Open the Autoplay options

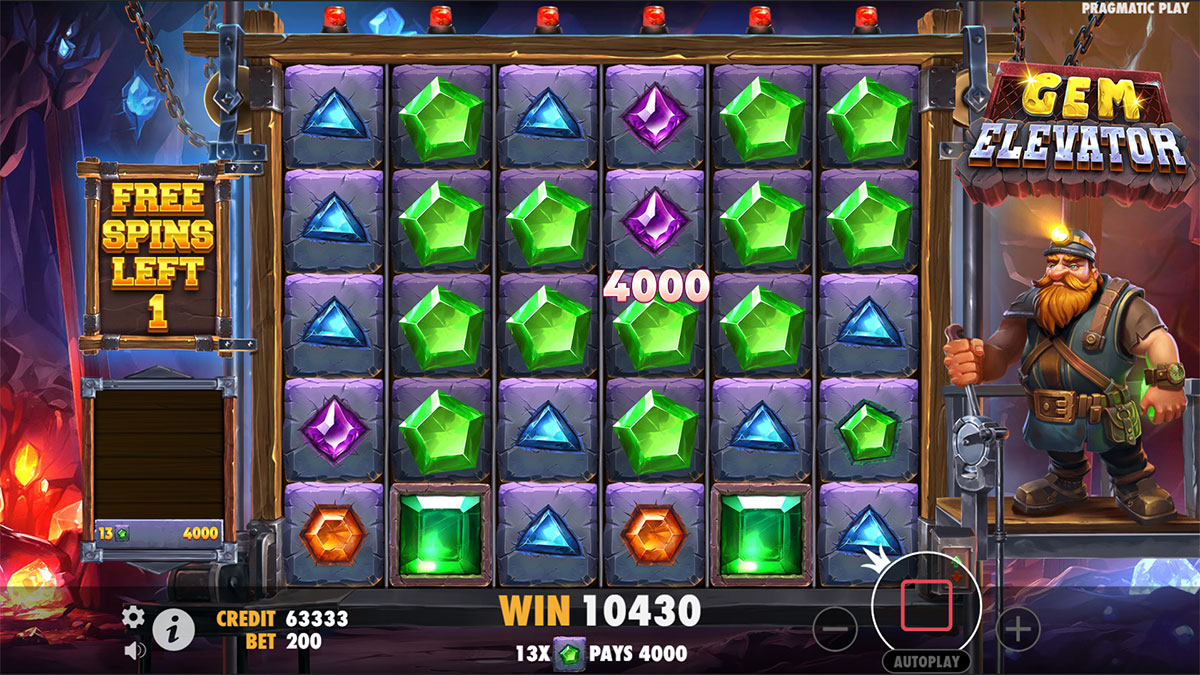926,662
